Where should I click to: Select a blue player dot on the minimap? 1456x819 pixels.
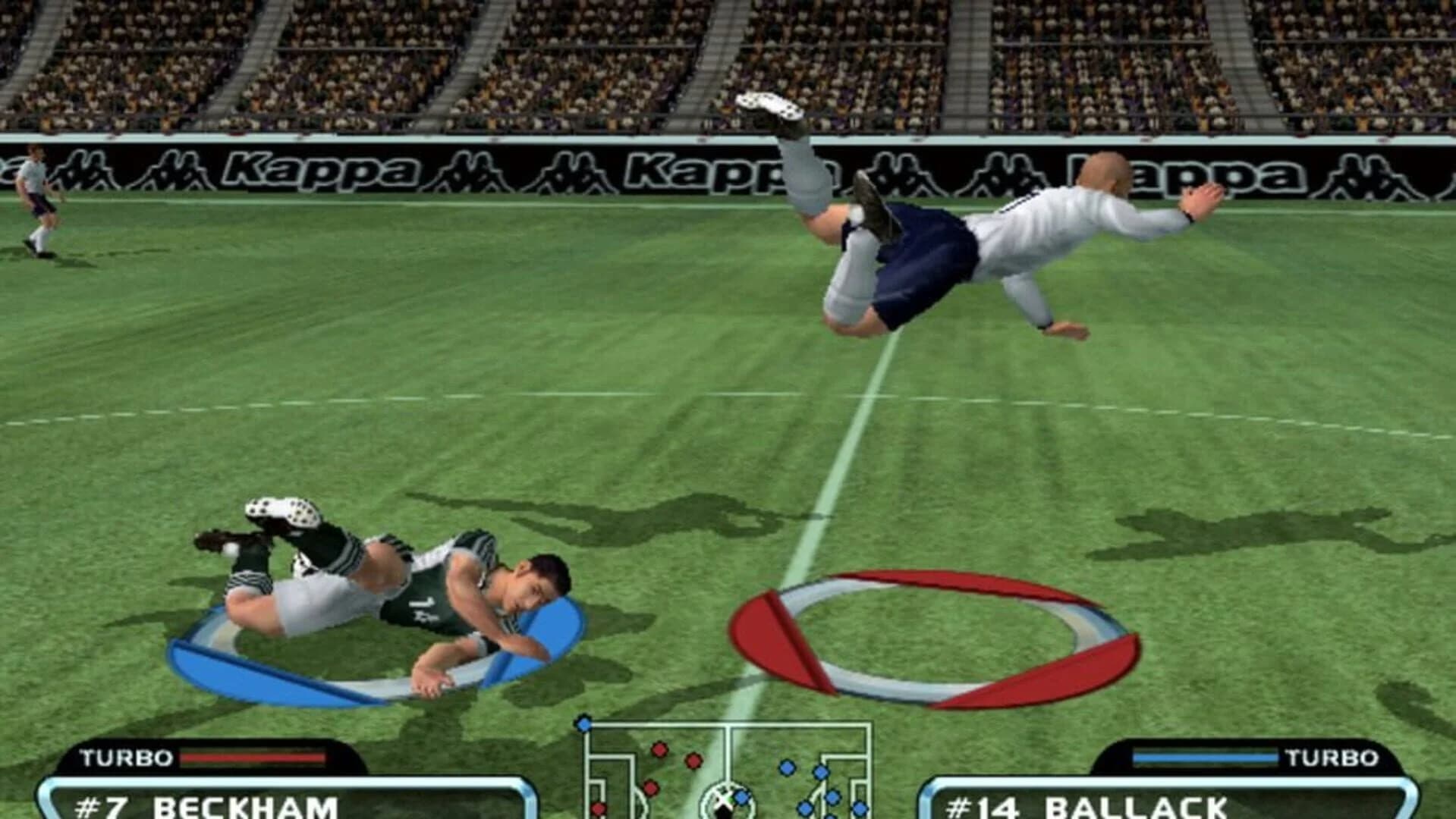(788, 766)
